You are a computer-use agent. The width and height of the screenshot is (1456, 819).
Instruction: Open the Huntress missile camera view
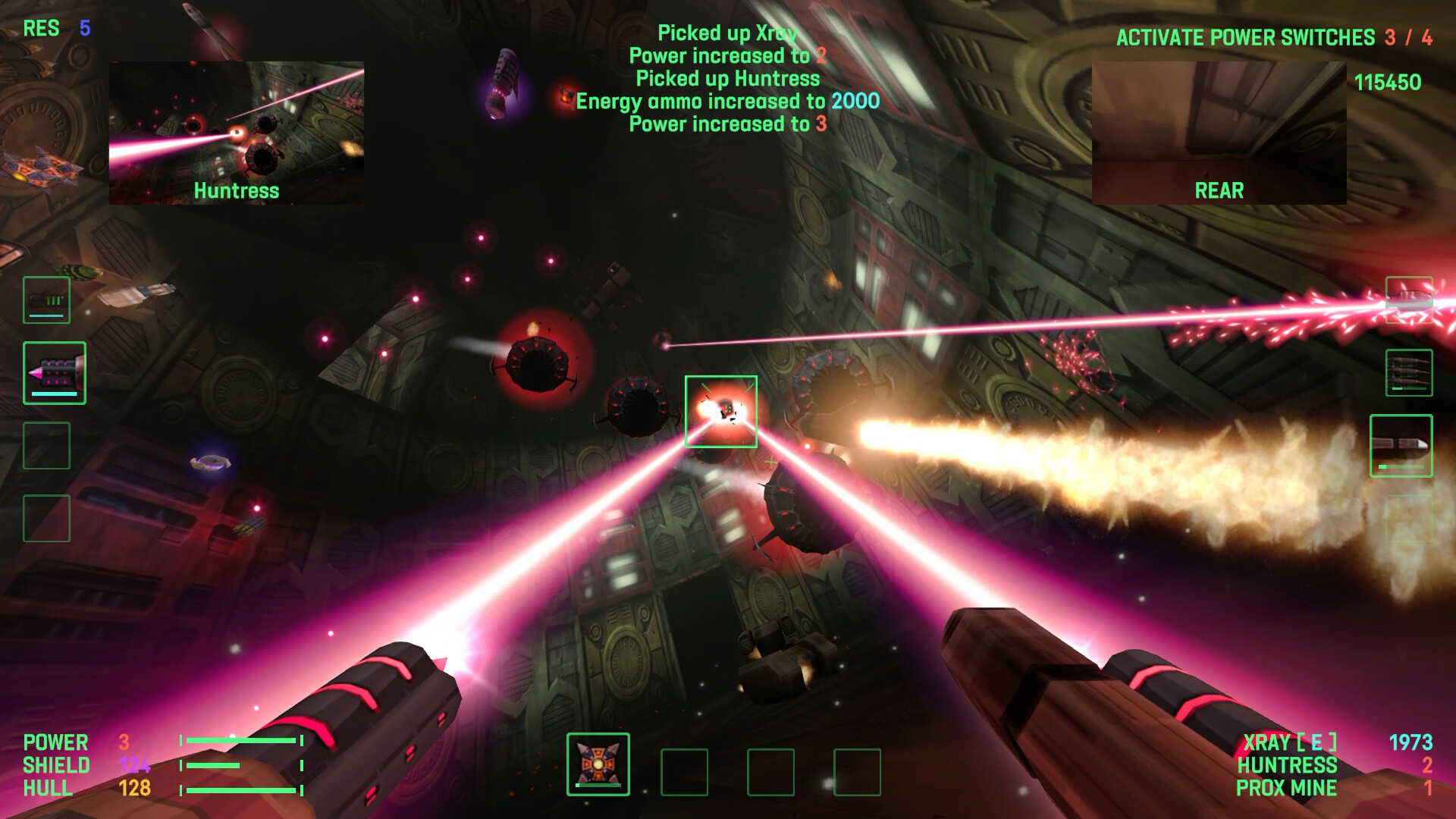[x=237, y=133]
